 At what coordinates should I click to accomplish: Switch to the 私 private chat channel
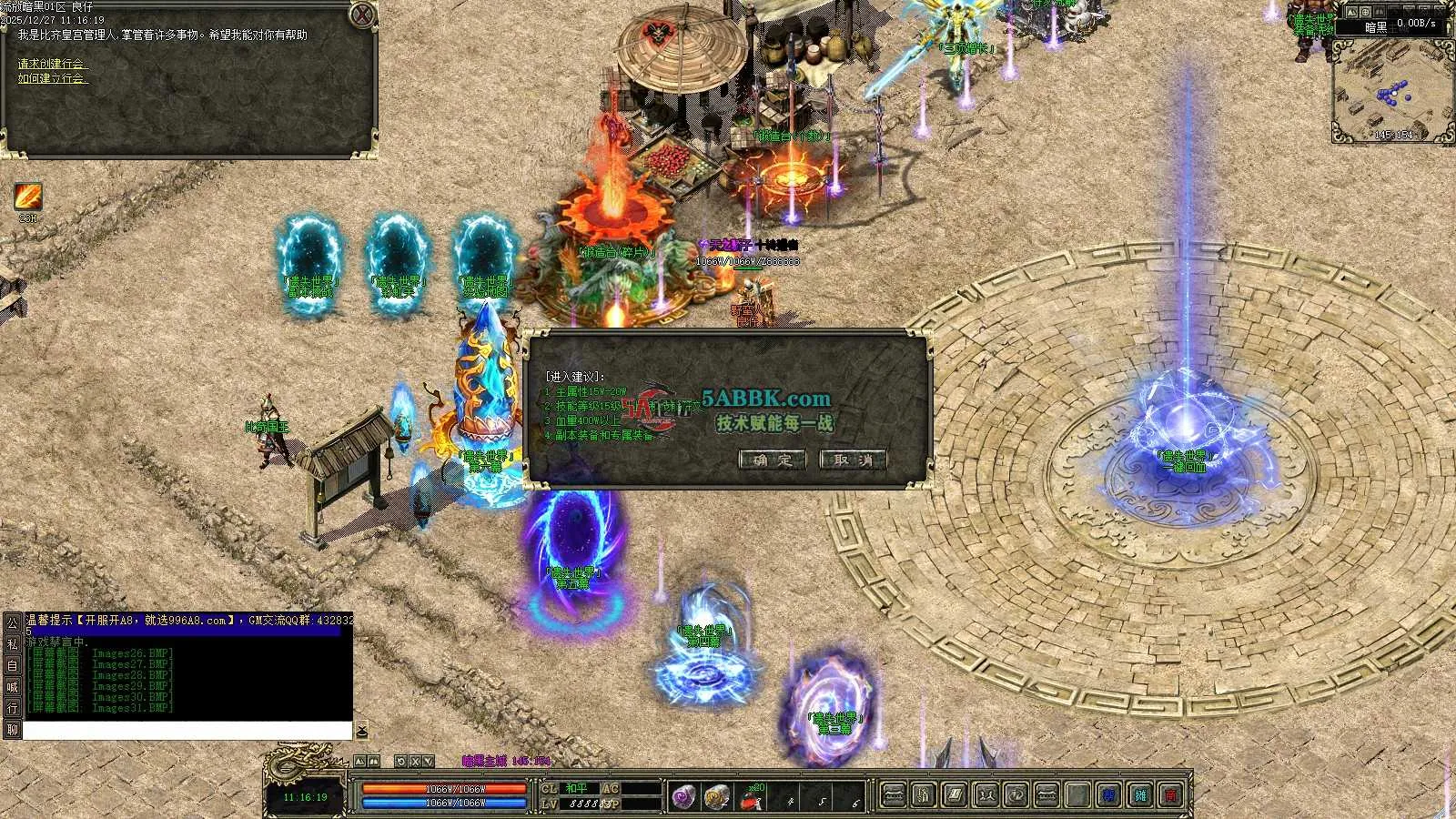click(12, 644)
